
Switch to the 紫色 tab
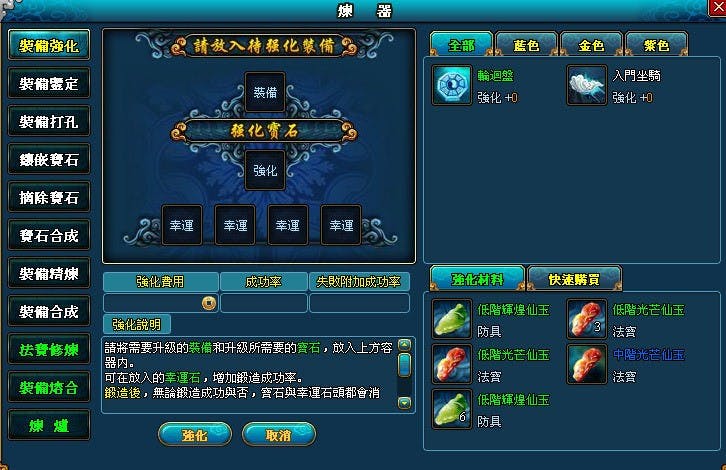point(655,45)
